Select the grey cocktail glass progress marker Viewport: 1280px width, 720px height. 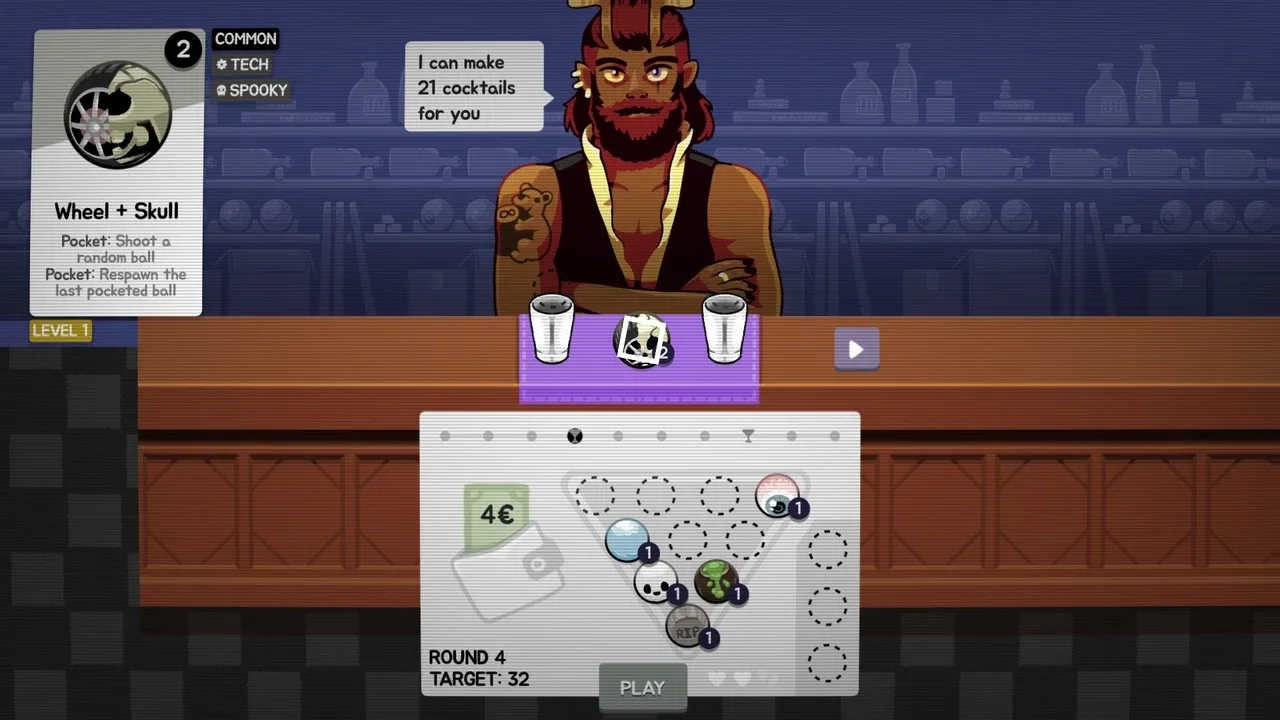coord(748,436)
